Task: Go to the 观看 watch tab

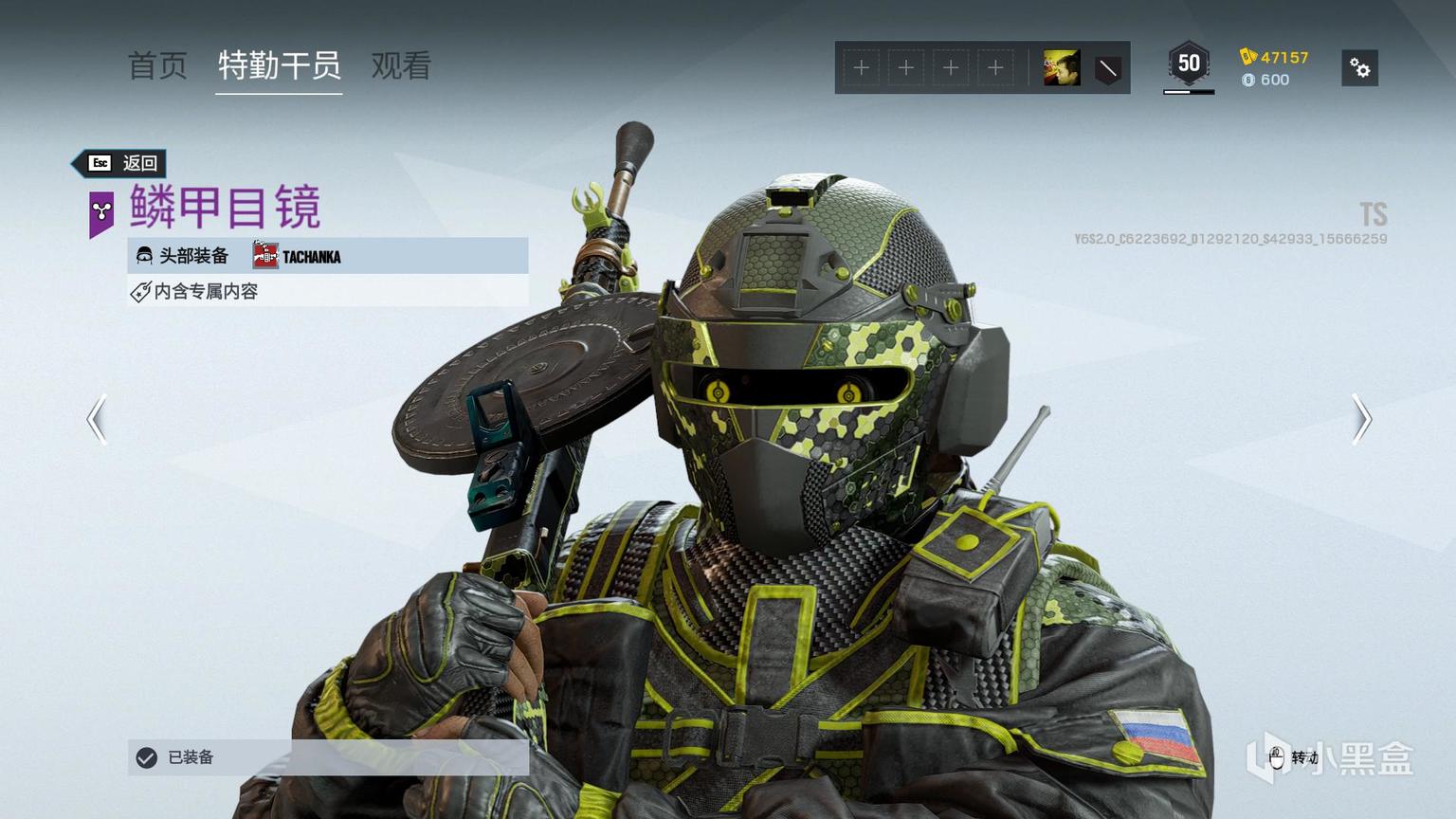Action: [401, 66]
